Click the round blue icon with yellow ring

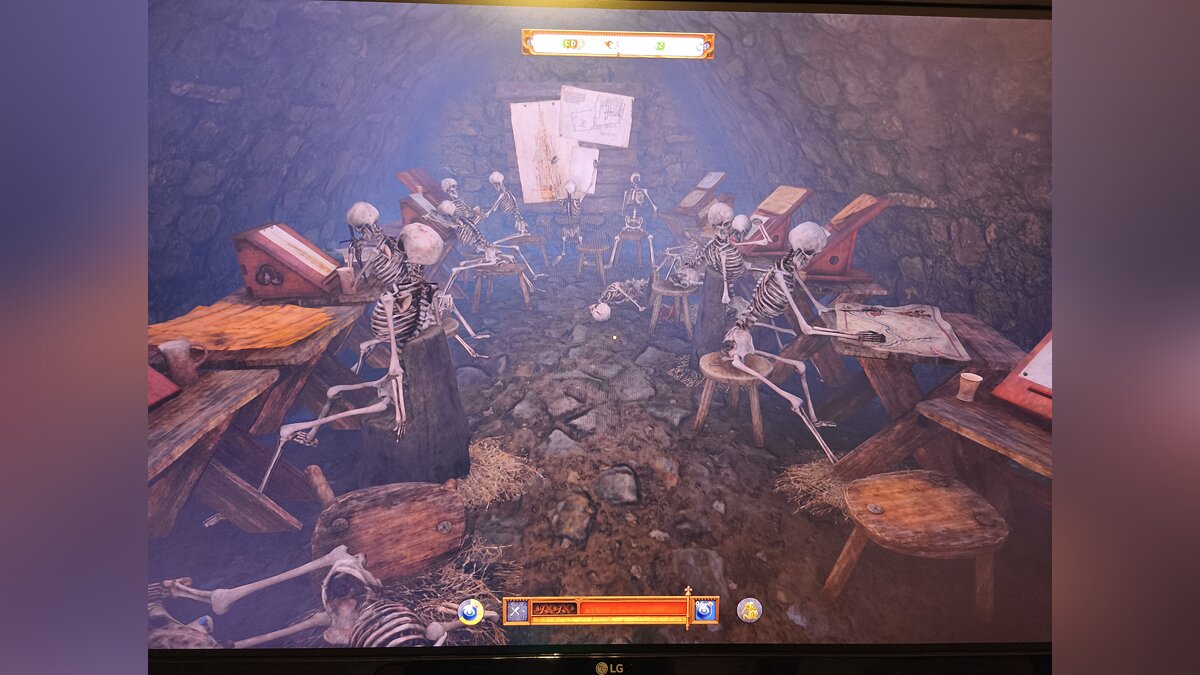point(470,611)
